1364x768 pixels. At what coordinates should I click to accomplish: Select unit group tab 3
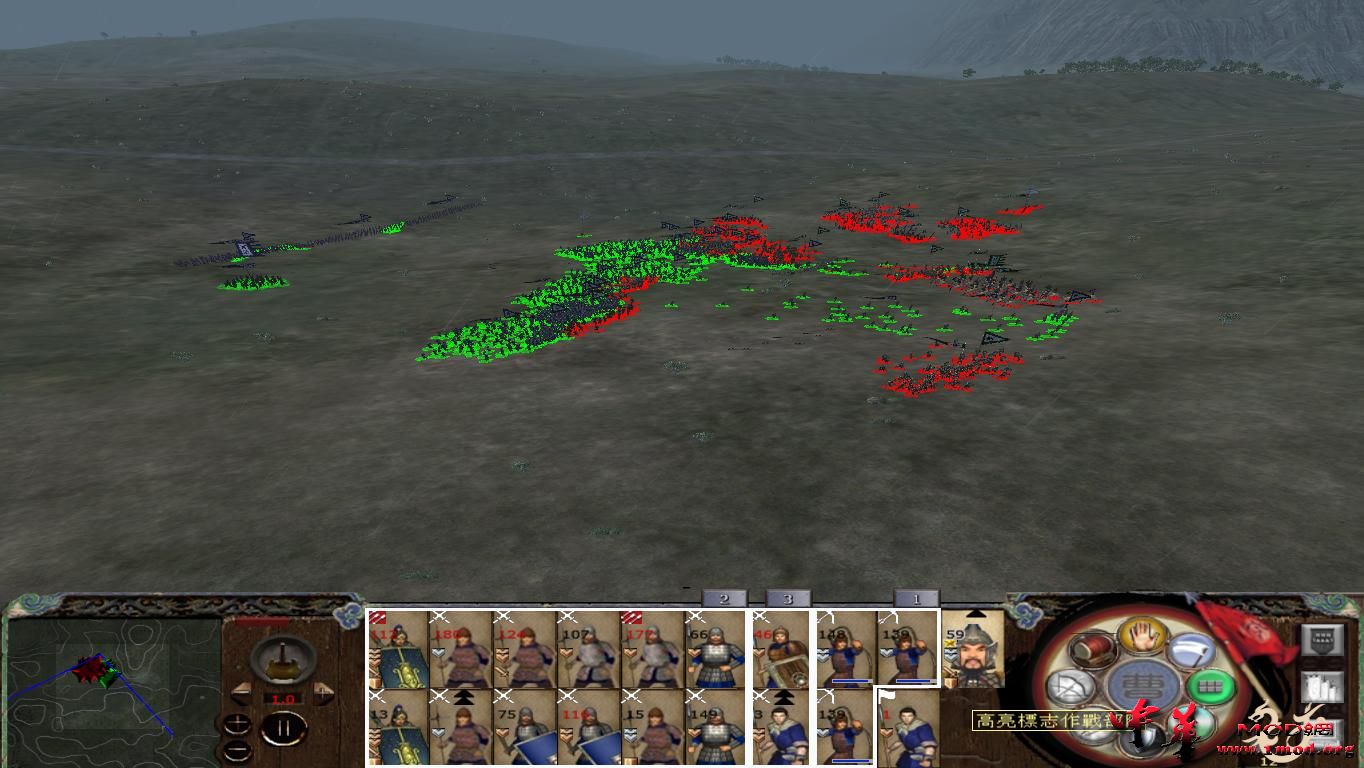pyautogui.click(x=788, y=598)
